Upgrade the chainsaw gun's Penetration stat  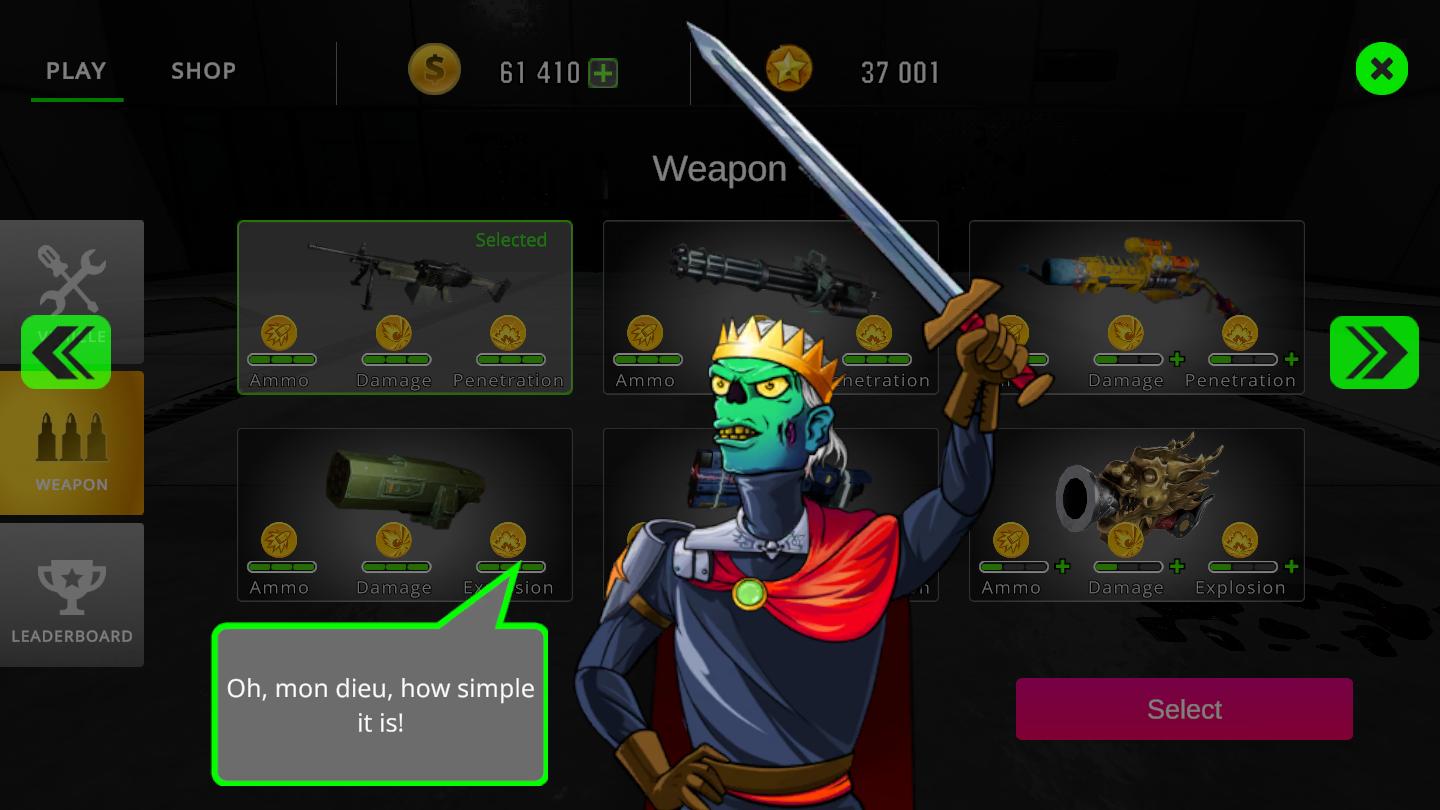[1292, 359]
